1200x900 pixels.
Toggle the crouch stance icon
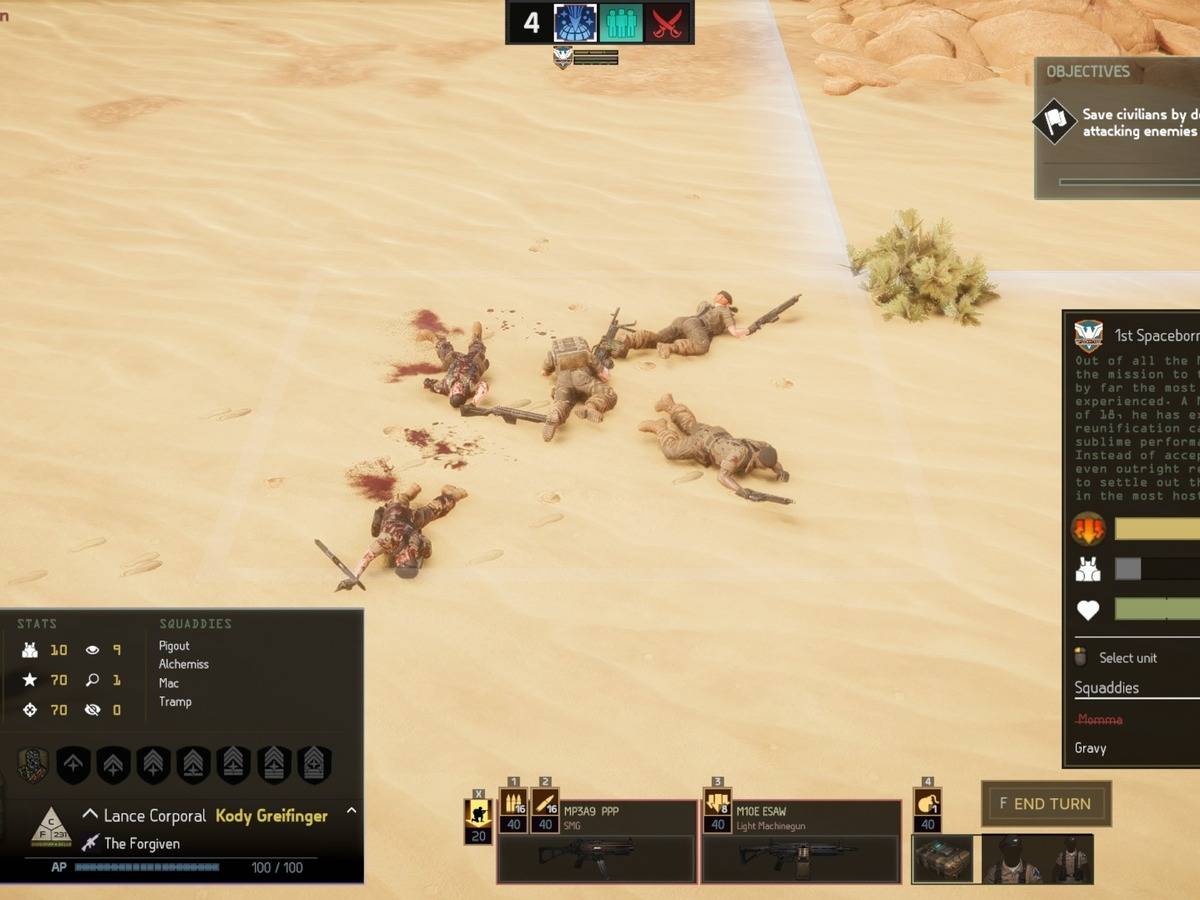point(478,812)
